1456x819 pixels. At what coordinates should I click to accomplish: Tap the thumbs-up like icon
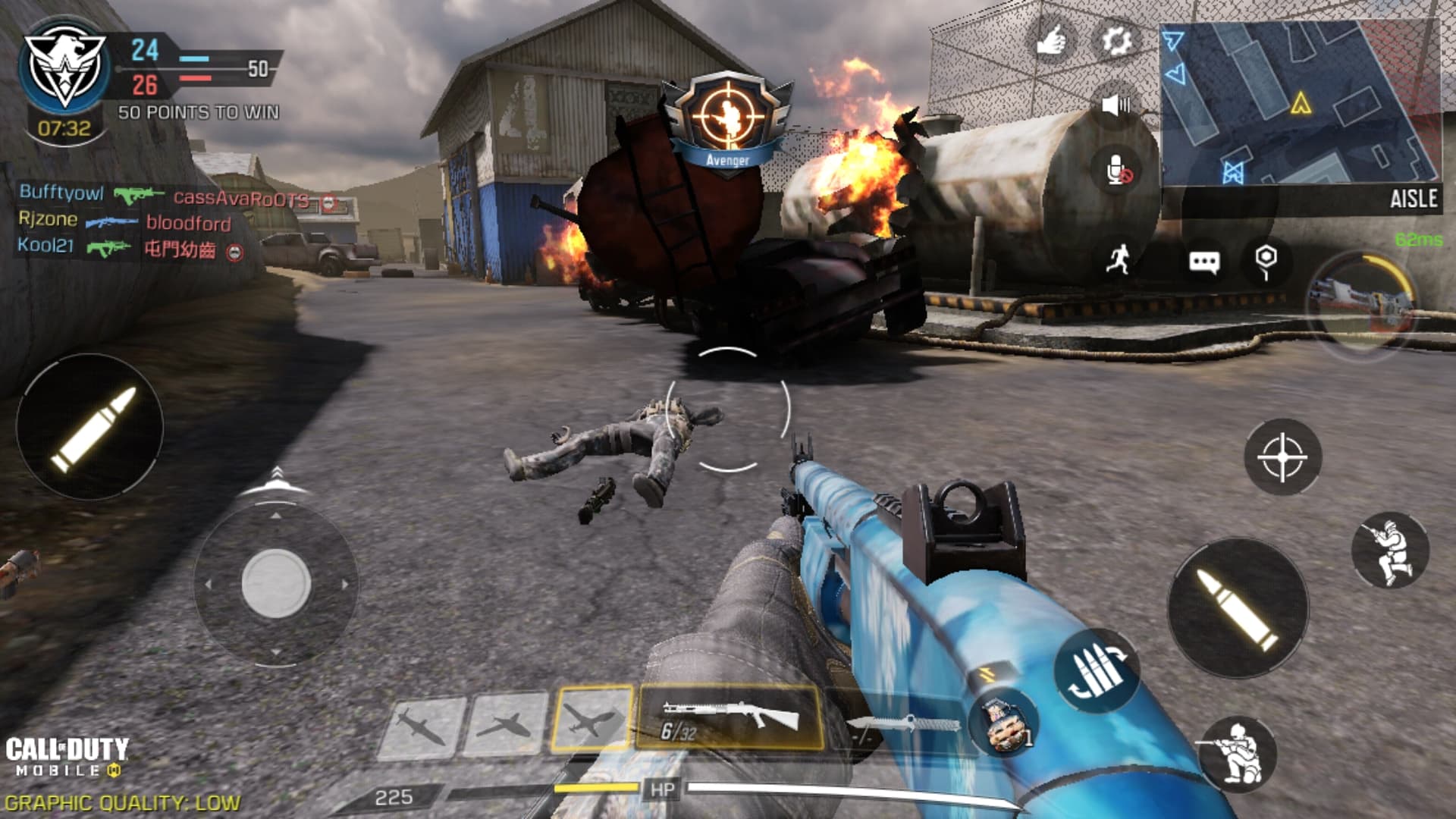[1052, 41]
